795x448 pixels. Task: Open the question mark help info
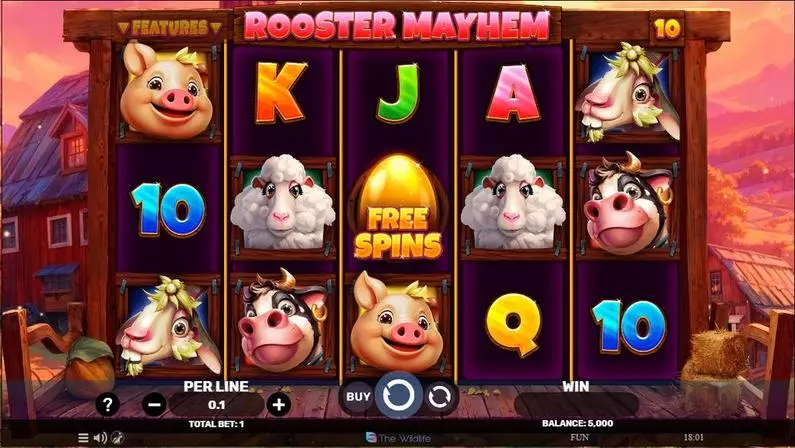[110, 405]
